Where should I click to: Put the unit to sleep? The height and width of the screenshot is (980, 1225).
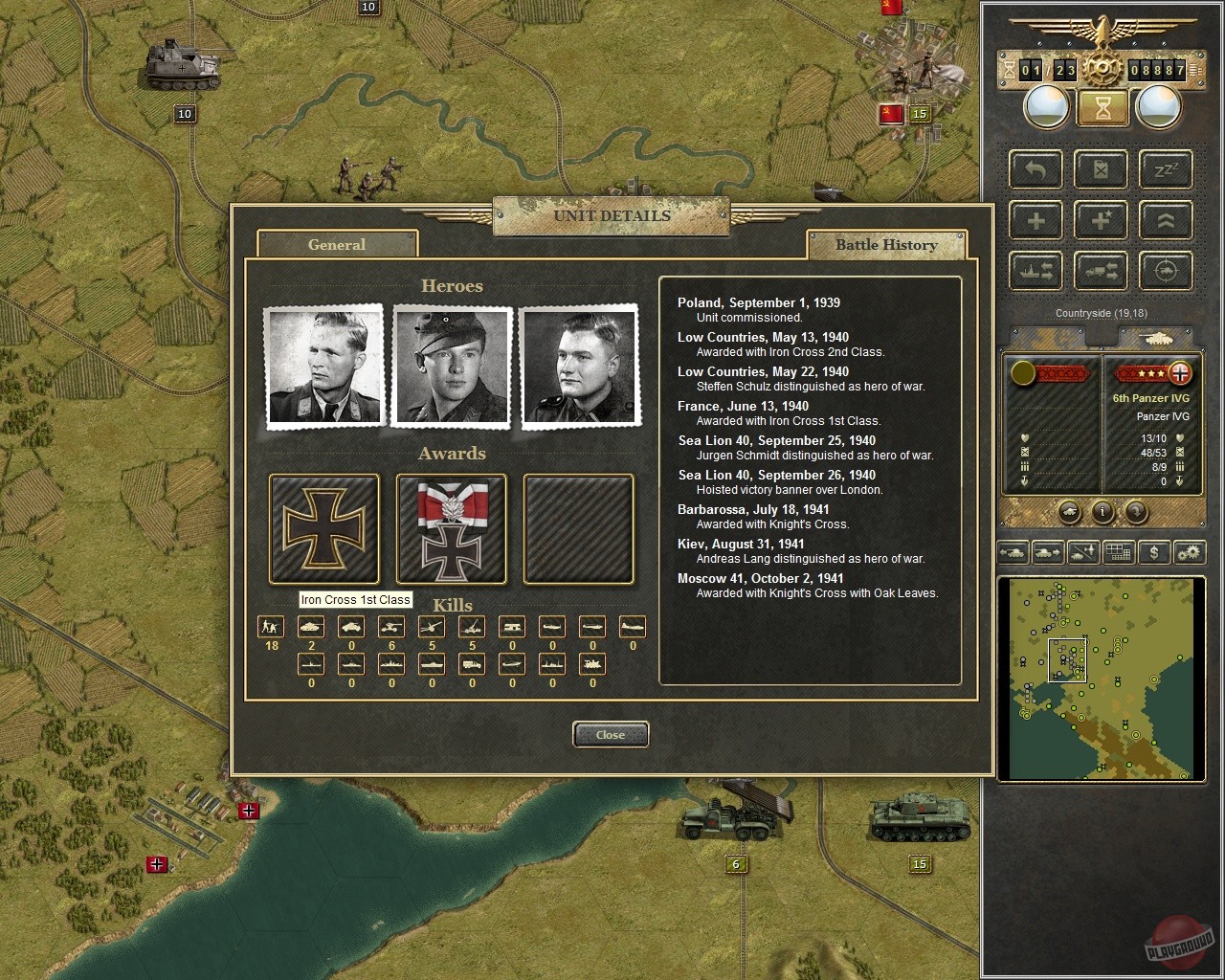point(1166,169)
